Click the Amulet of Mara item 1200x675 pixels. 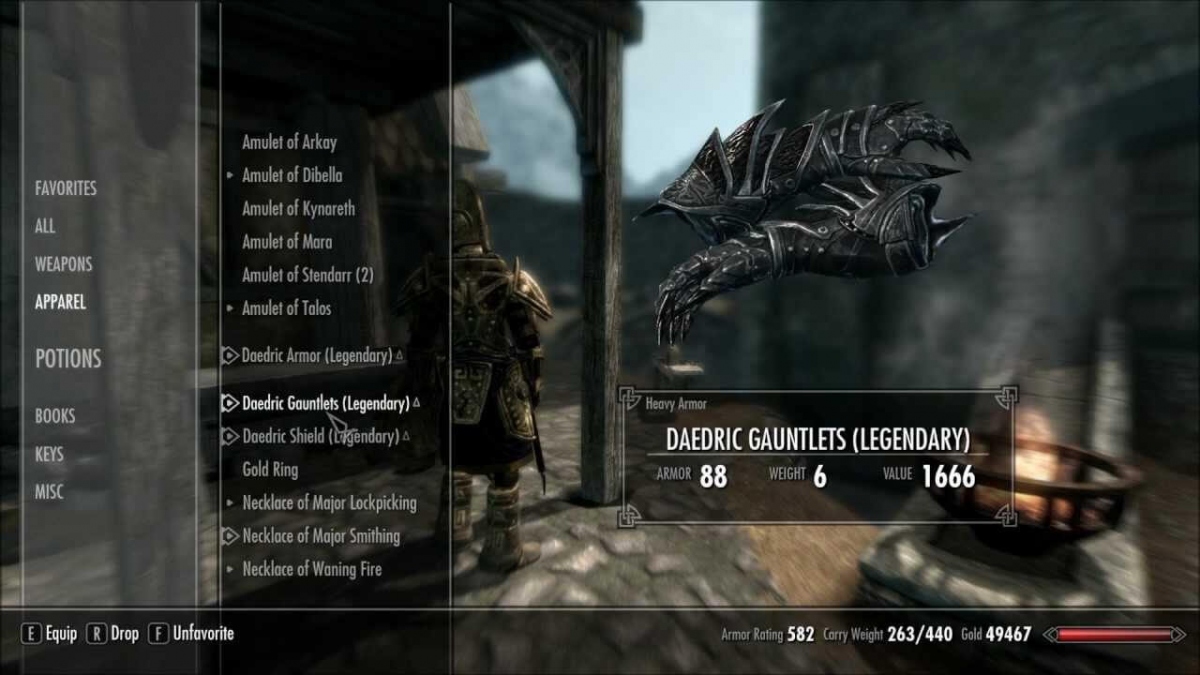point(287,242)
